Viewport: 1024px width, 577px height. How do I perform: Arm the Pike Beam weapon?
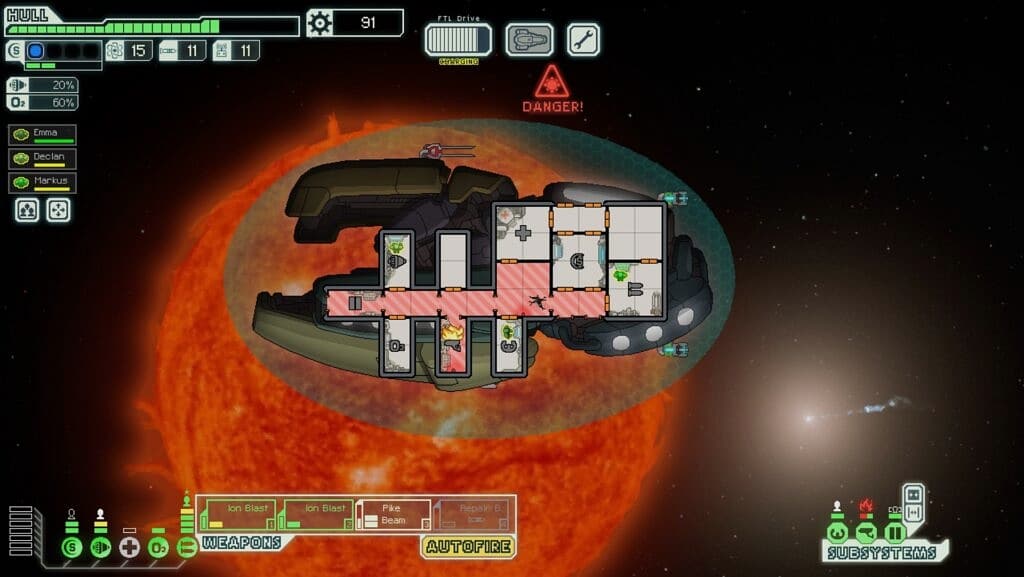coord(394,514)
